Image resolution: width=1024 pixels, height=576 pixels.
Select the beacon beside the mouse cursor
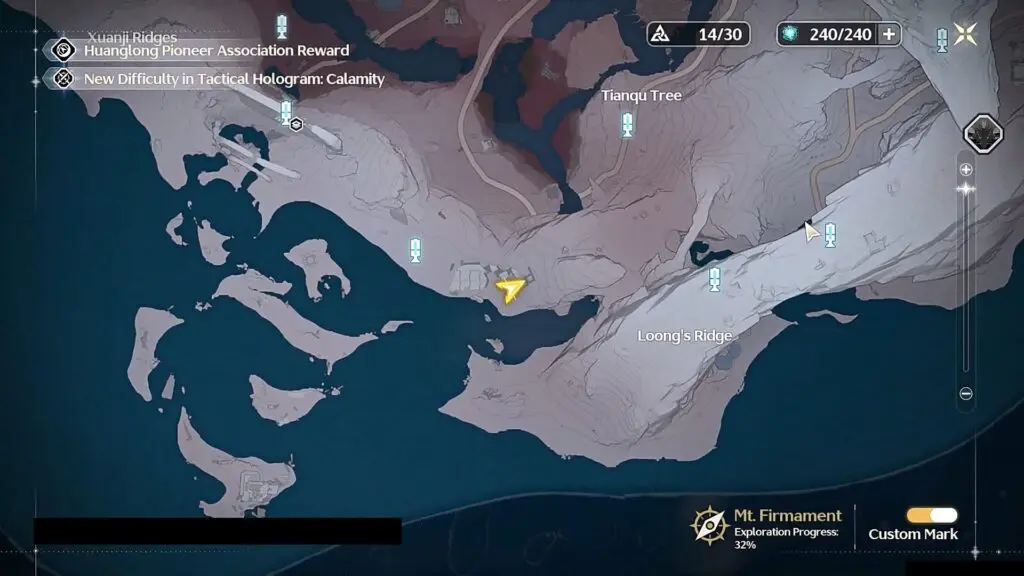[830, 236]
